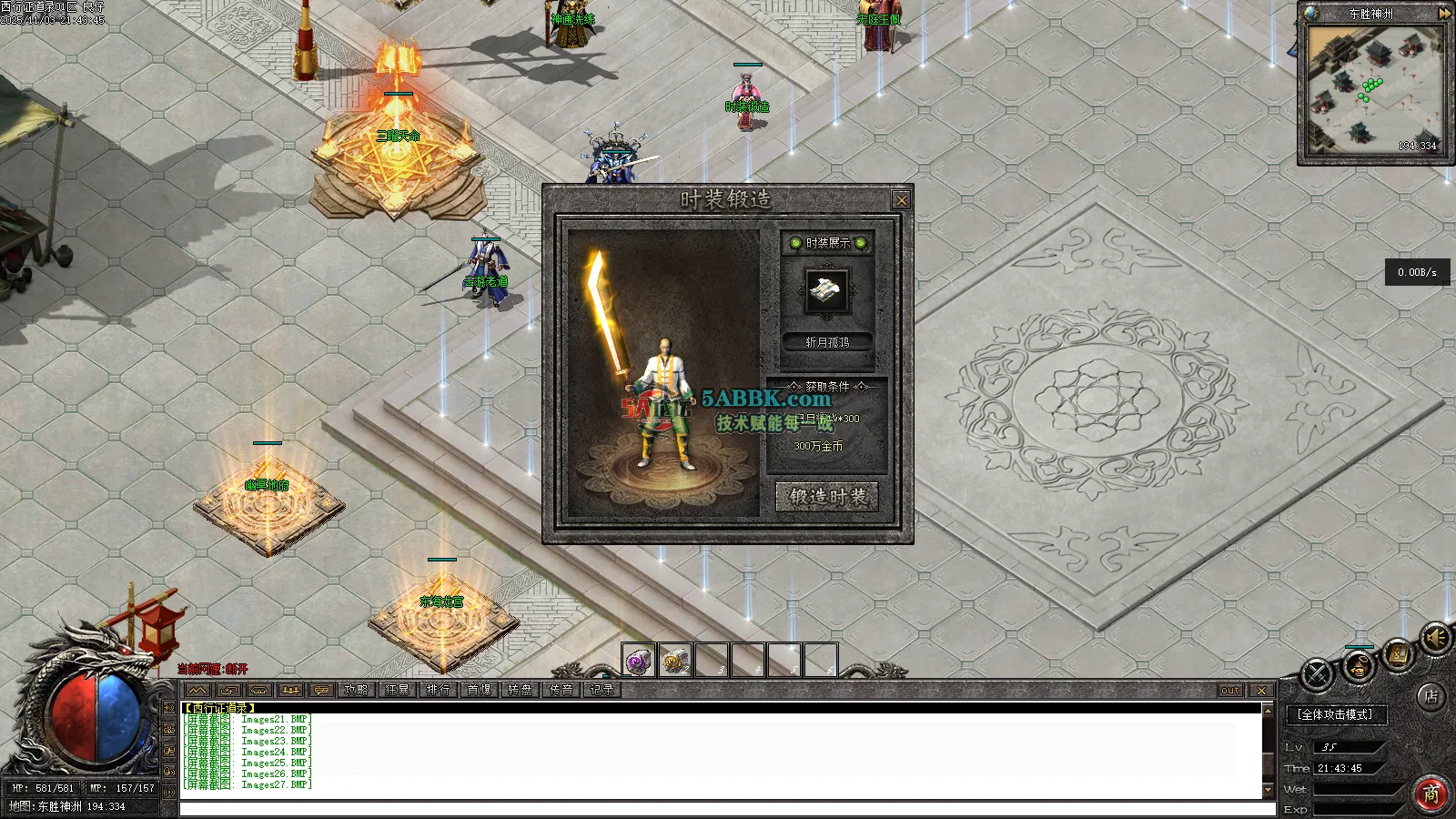Use the purple scroll in hotbar slot one
Viewport: 1456px width, 819px height.
pos(639,661)
